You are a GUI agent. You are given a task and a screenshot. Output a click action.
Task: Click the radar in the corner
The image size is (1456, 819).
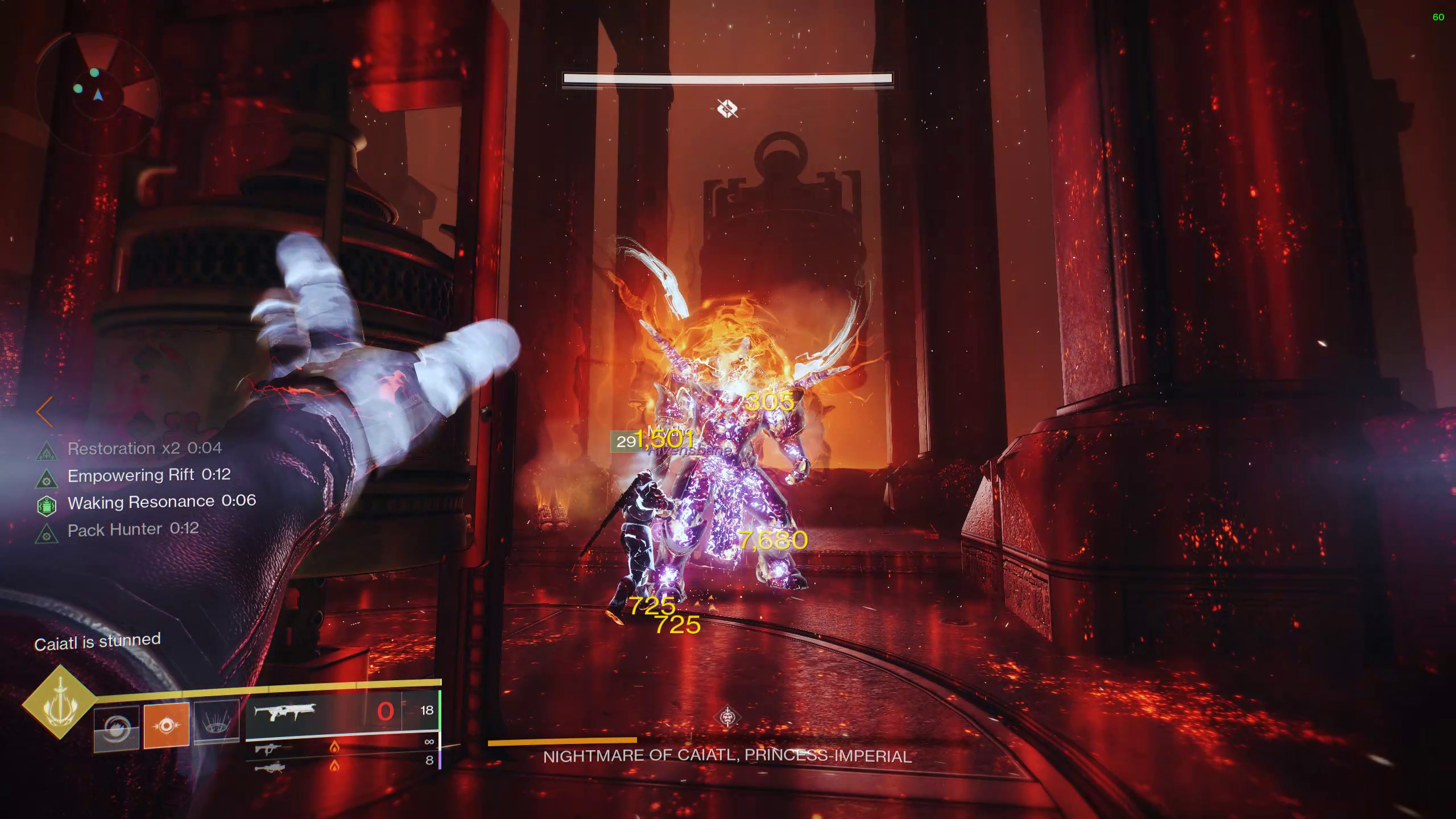tap(97, 94)
